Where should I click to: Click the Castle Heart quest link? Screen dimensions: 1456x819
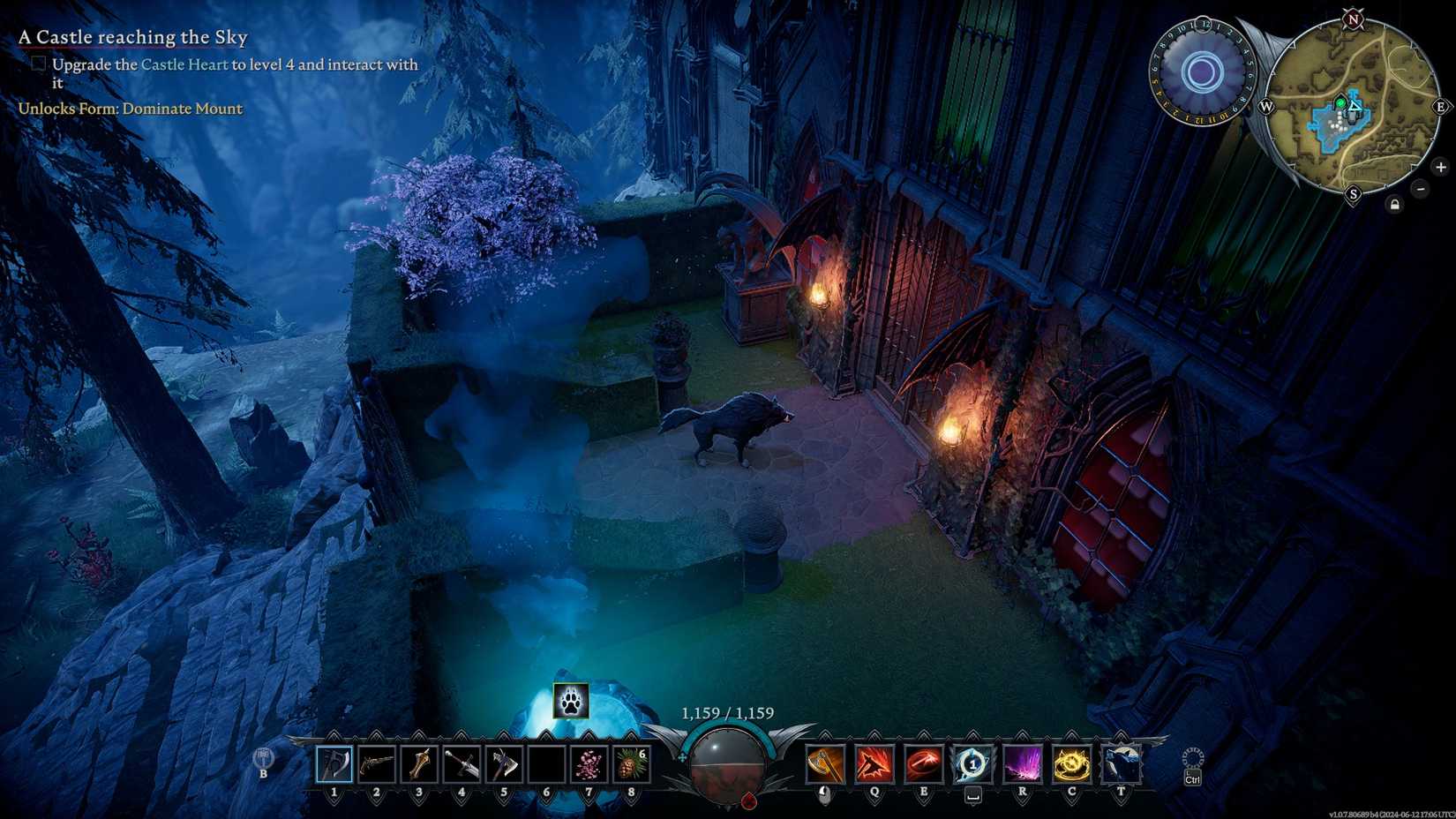(184, 64)
